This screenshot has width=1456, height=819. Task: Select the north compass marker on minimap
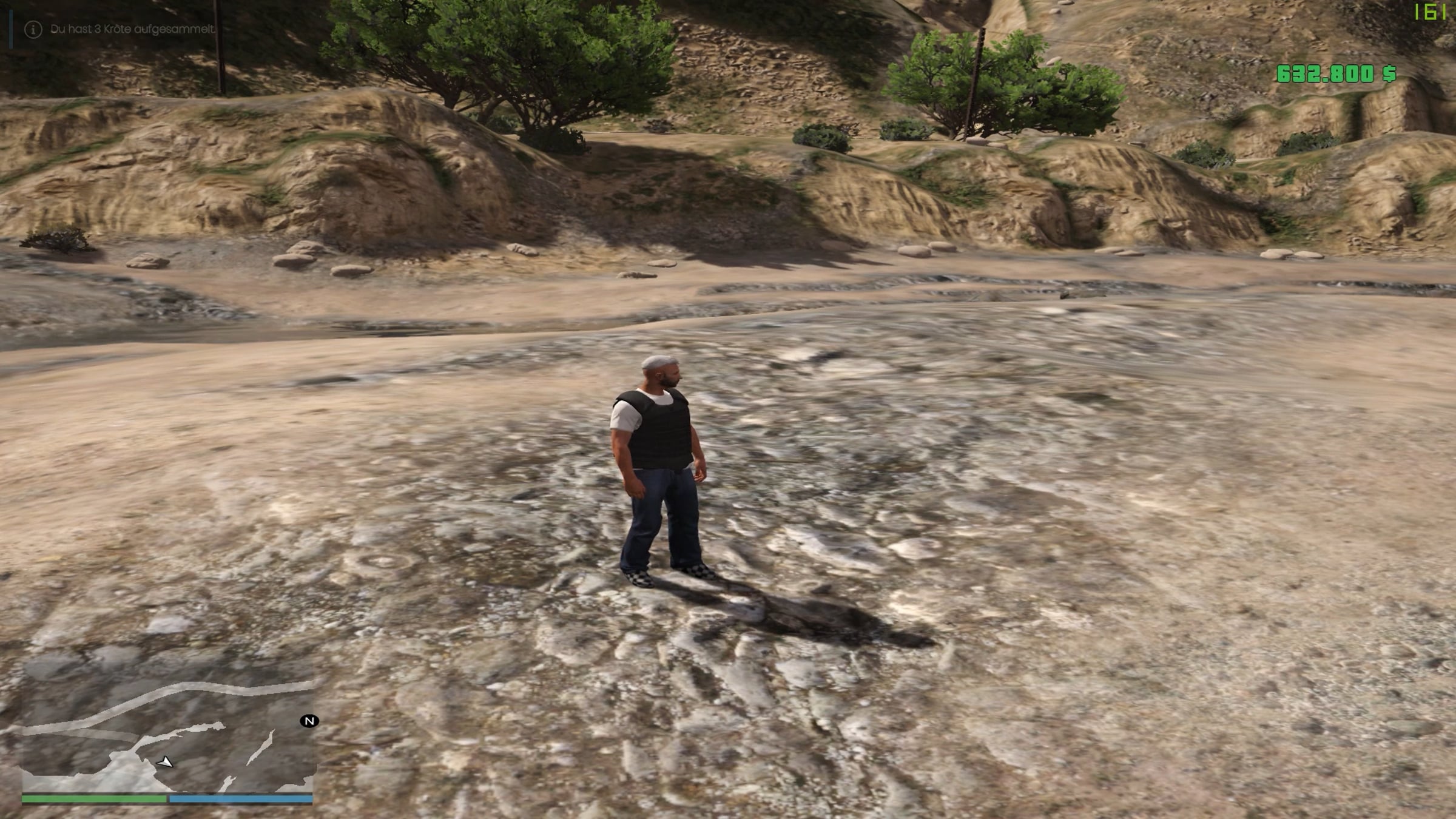[309, 721]
